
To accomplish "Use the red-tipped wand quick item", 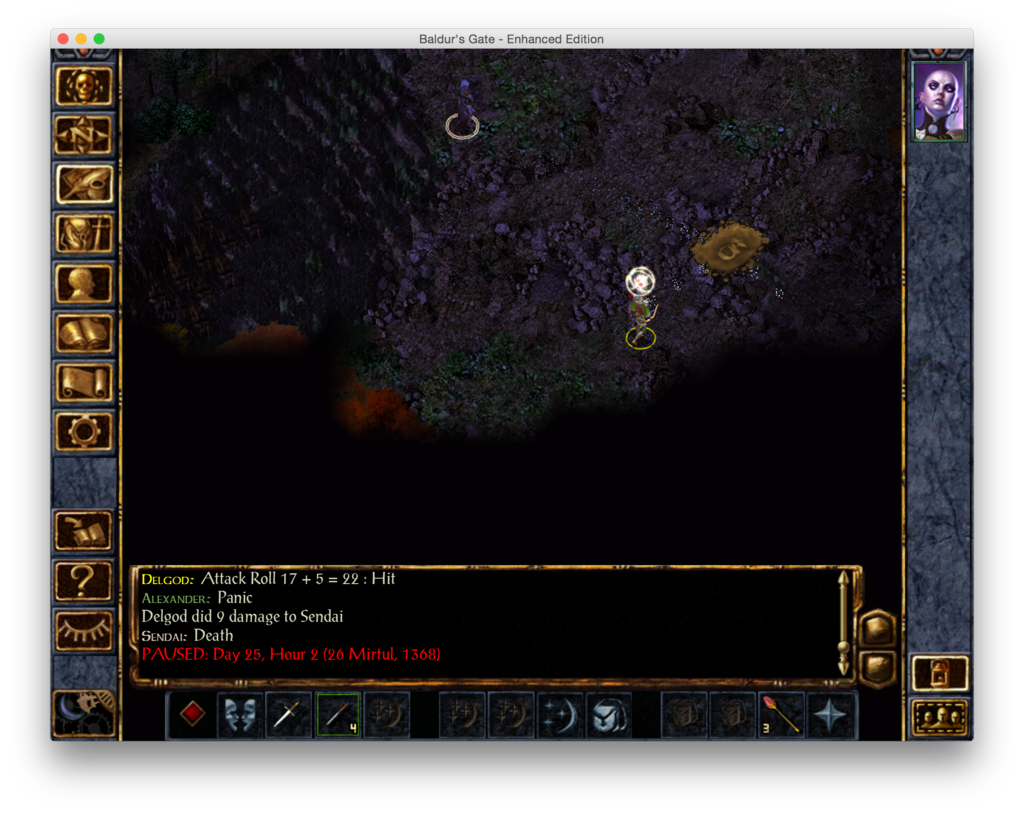I will coord(782,715).
